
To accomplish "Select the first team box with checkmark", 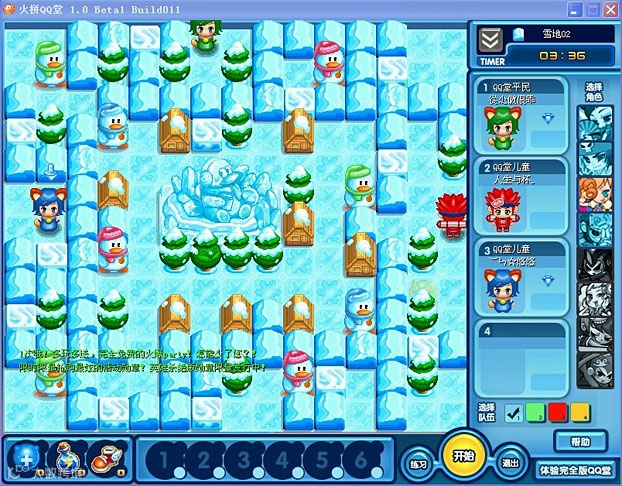I will 514,411.
